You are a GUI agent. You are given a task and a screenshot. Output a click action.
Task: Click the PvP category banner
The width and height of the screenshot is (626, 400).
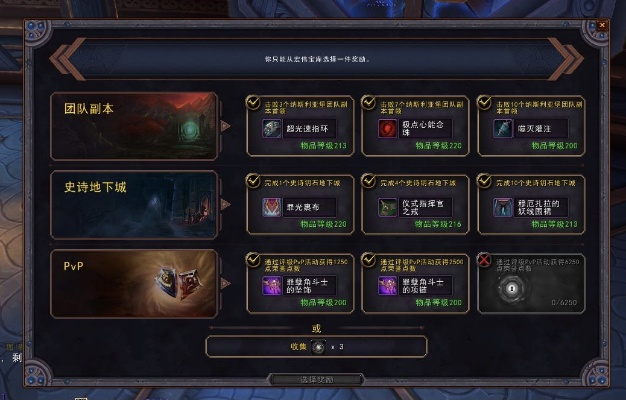(134, 283)
